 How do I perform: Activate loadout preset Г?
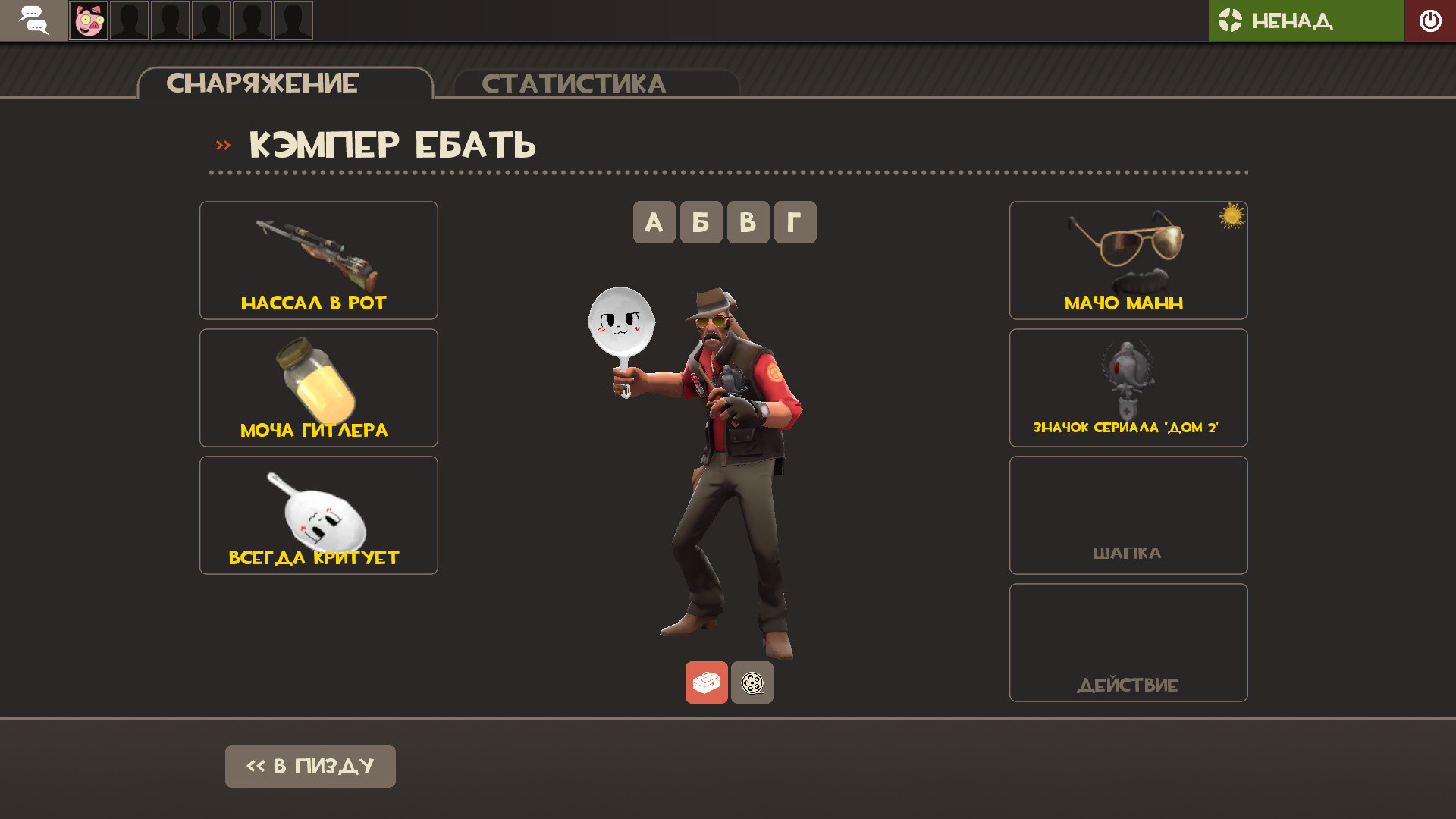pyautogui.click(x=794, y=221)
